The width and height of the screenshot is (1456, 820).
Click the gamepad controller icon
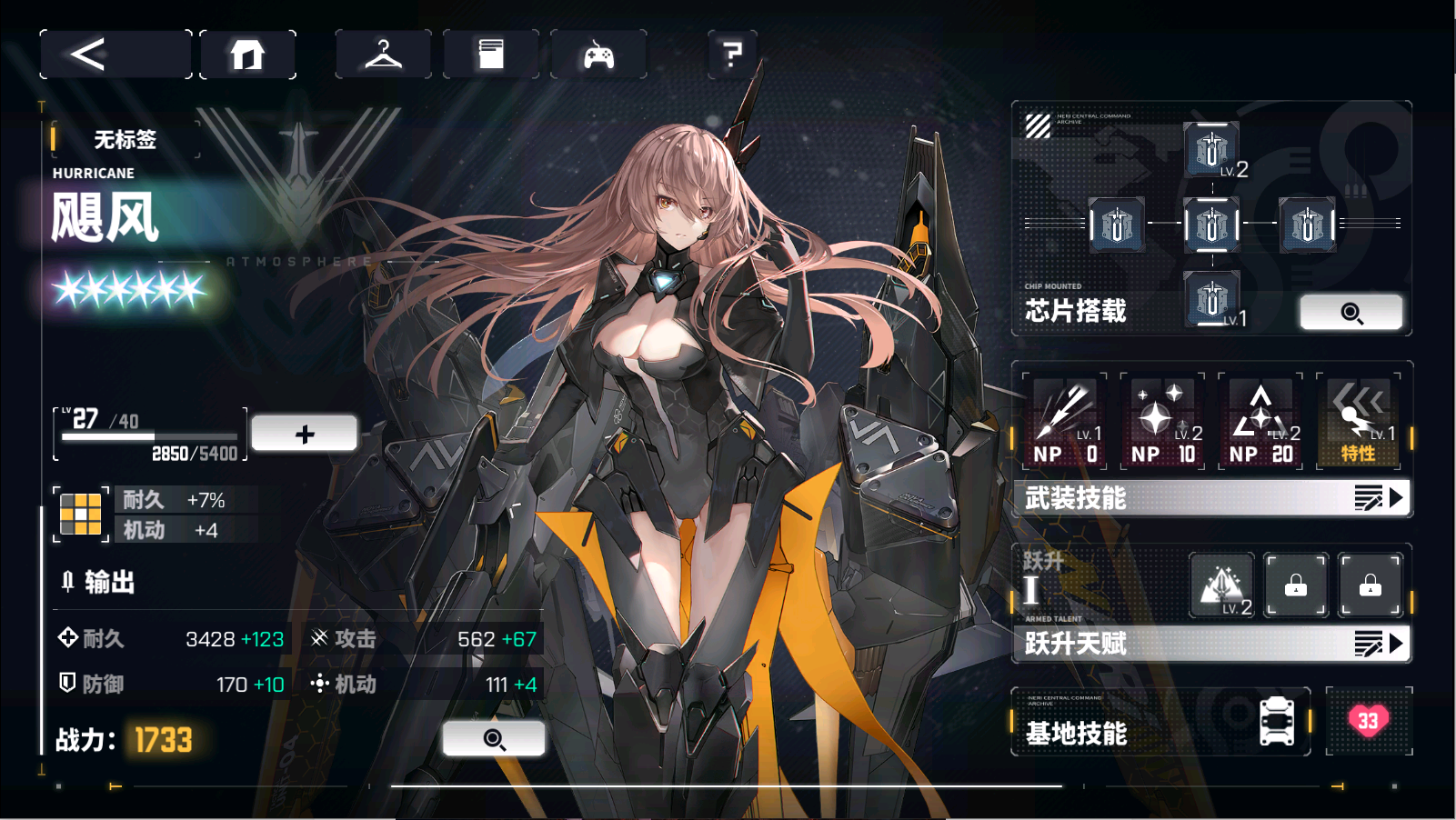click(598, 54)
